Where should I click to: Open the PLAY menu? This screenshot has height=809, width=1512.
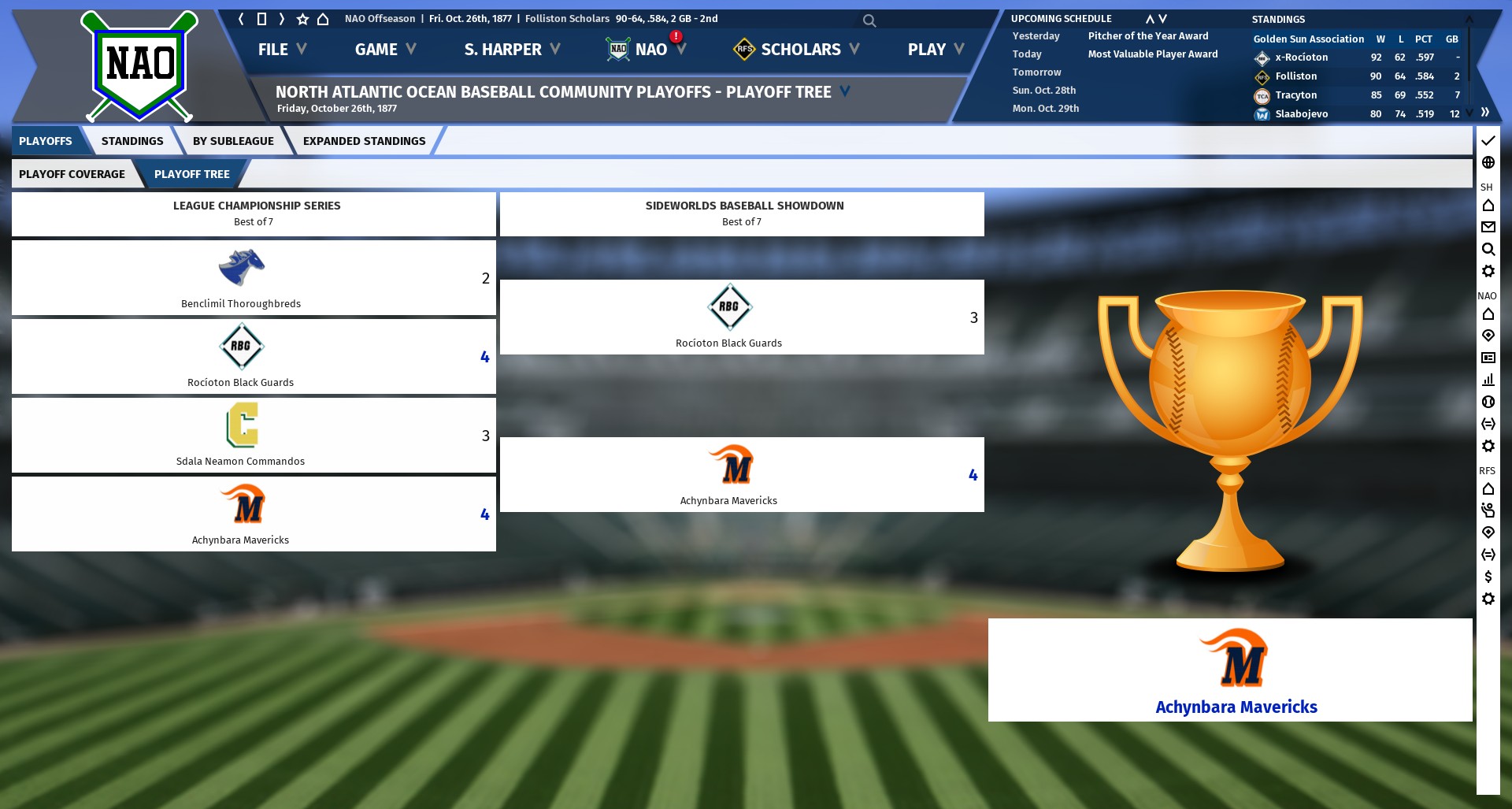[935, 50]
